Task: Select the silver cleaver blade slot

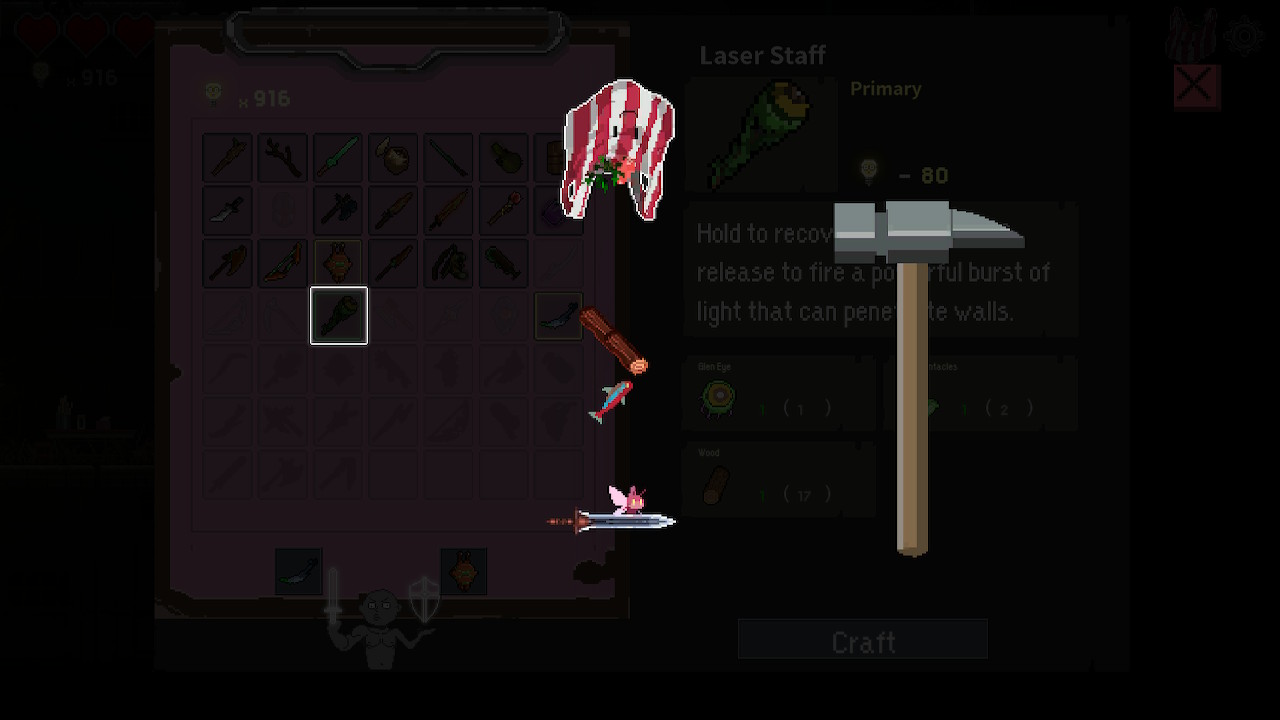Action: 228,211
